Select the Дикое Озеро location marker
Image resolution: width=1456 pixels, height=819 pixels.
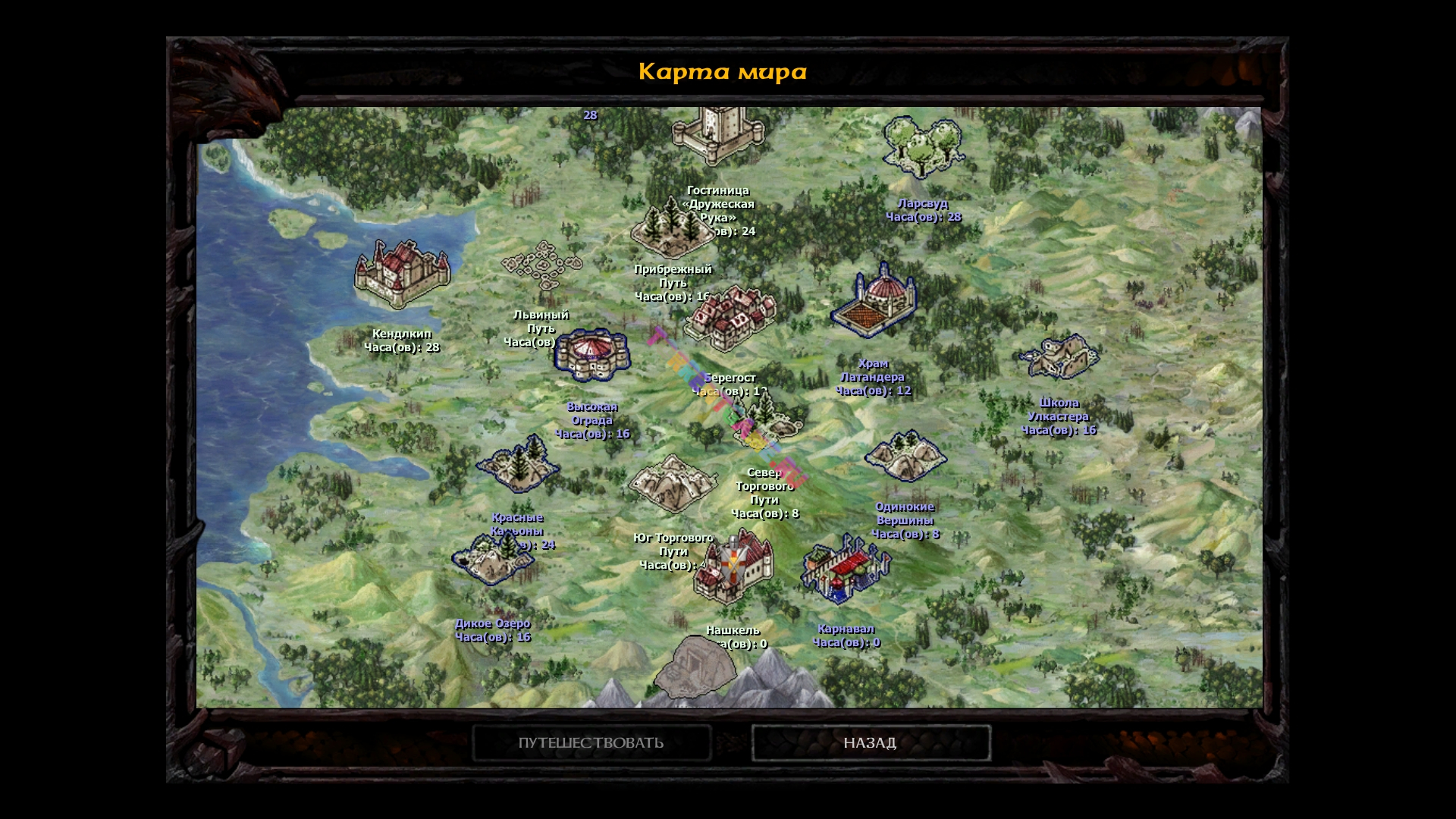pos(493,560)
